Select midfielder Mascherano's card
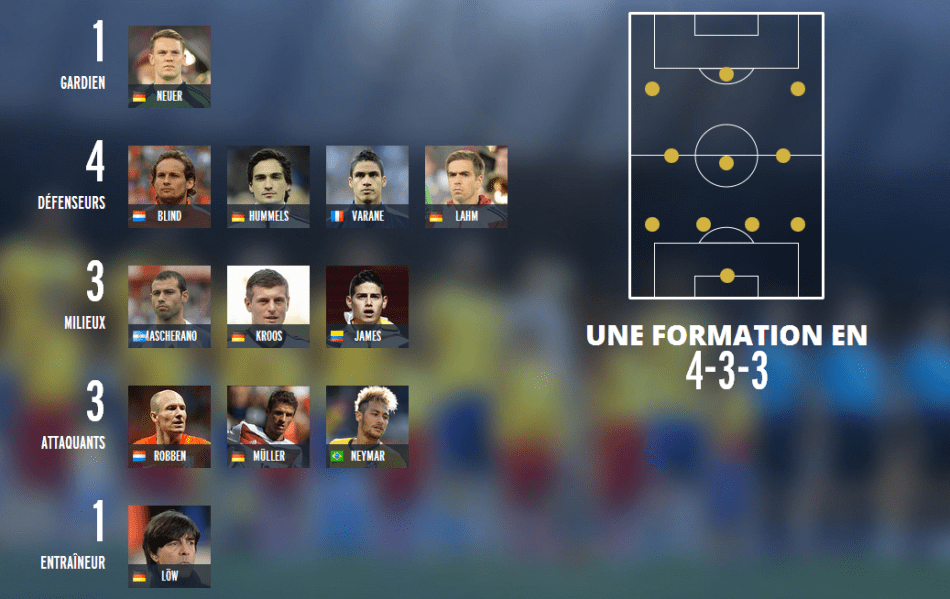 tap(169, 306)
